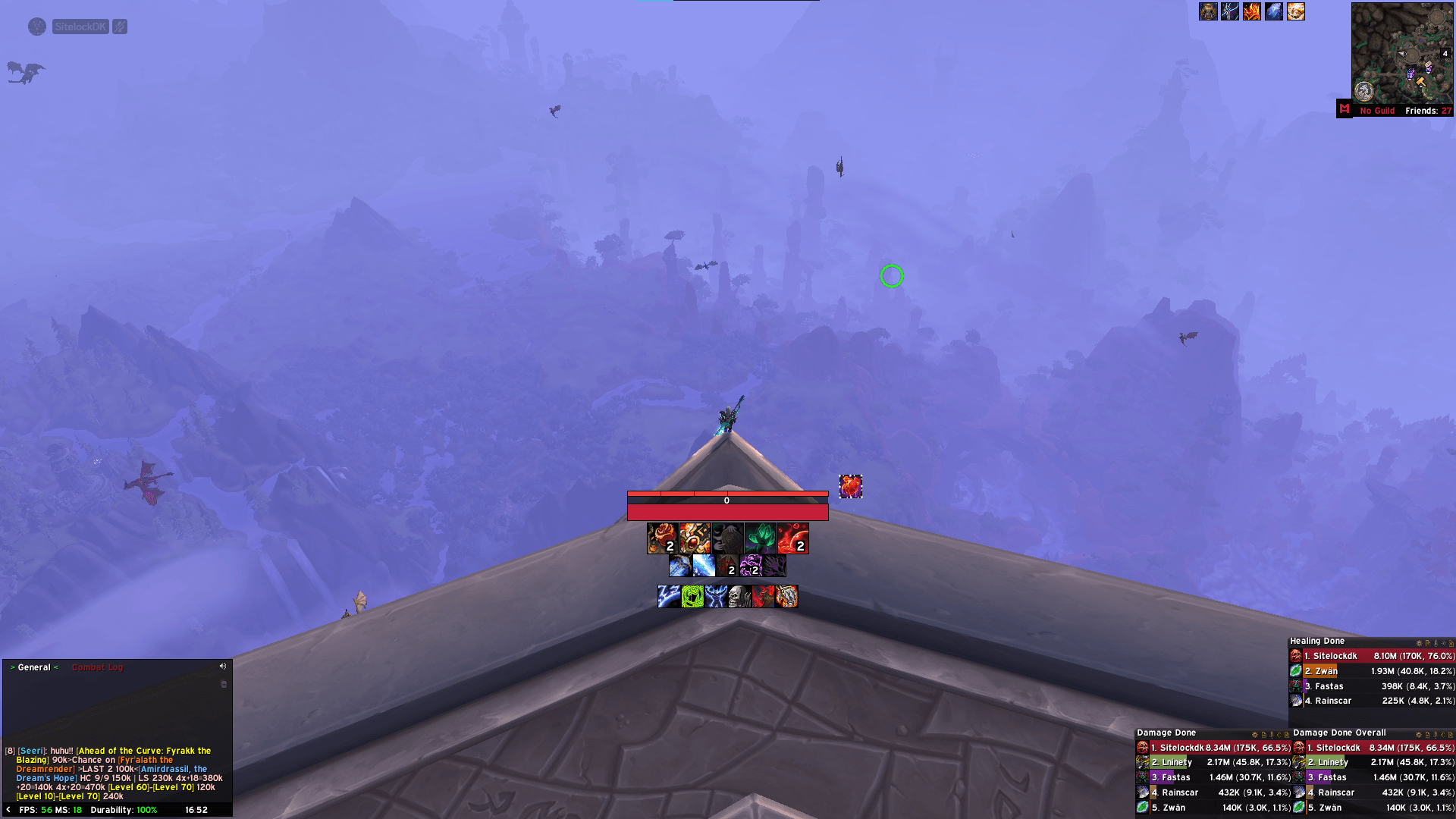Image resolution: width=1456 pixels, height=819 pixels.
Task: Click the minimap to view your location
Action: tap(1403, 53)
